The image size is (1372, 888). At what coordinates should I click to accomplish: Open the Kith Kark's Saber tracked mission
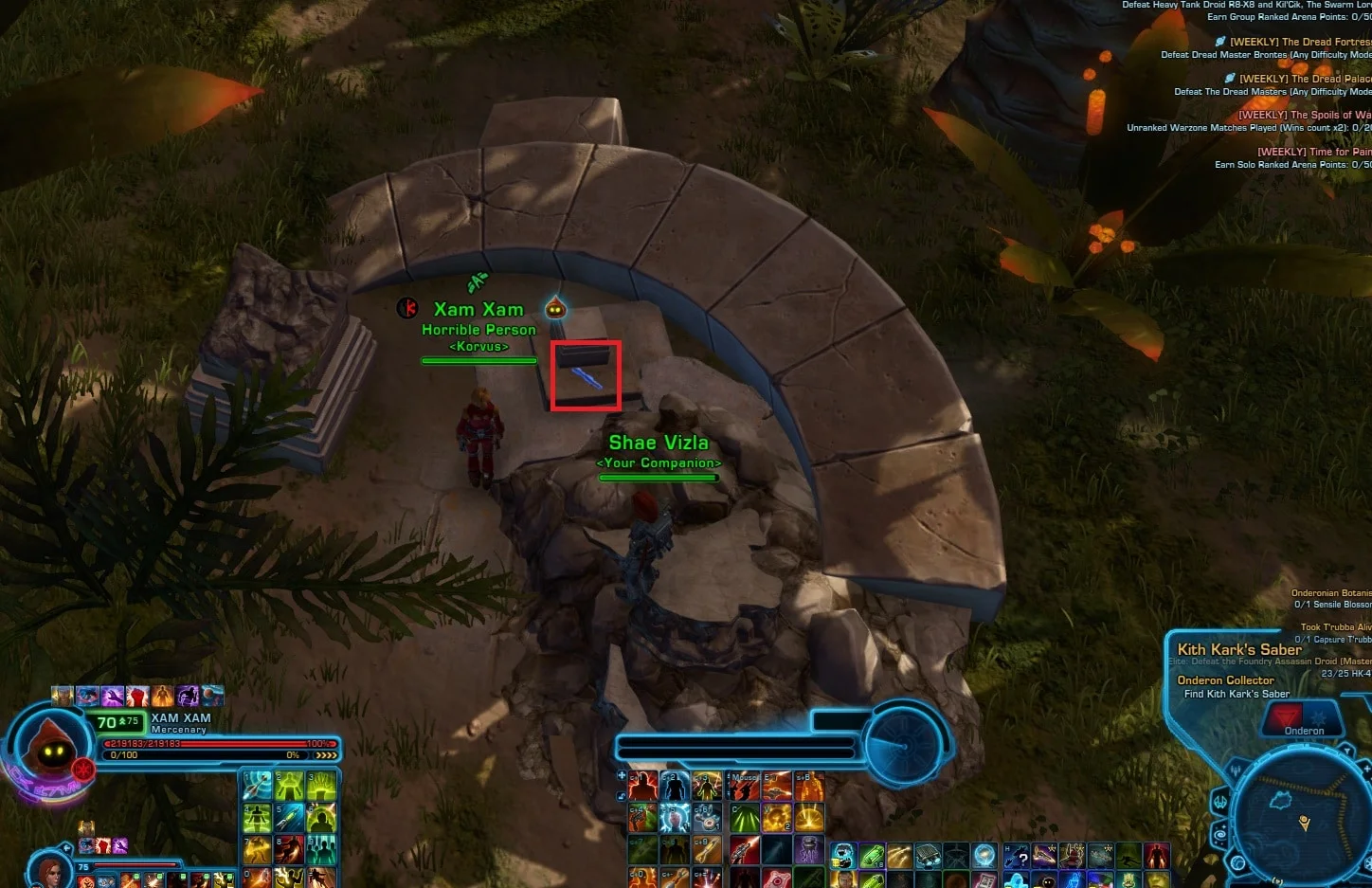[1238, 650]
